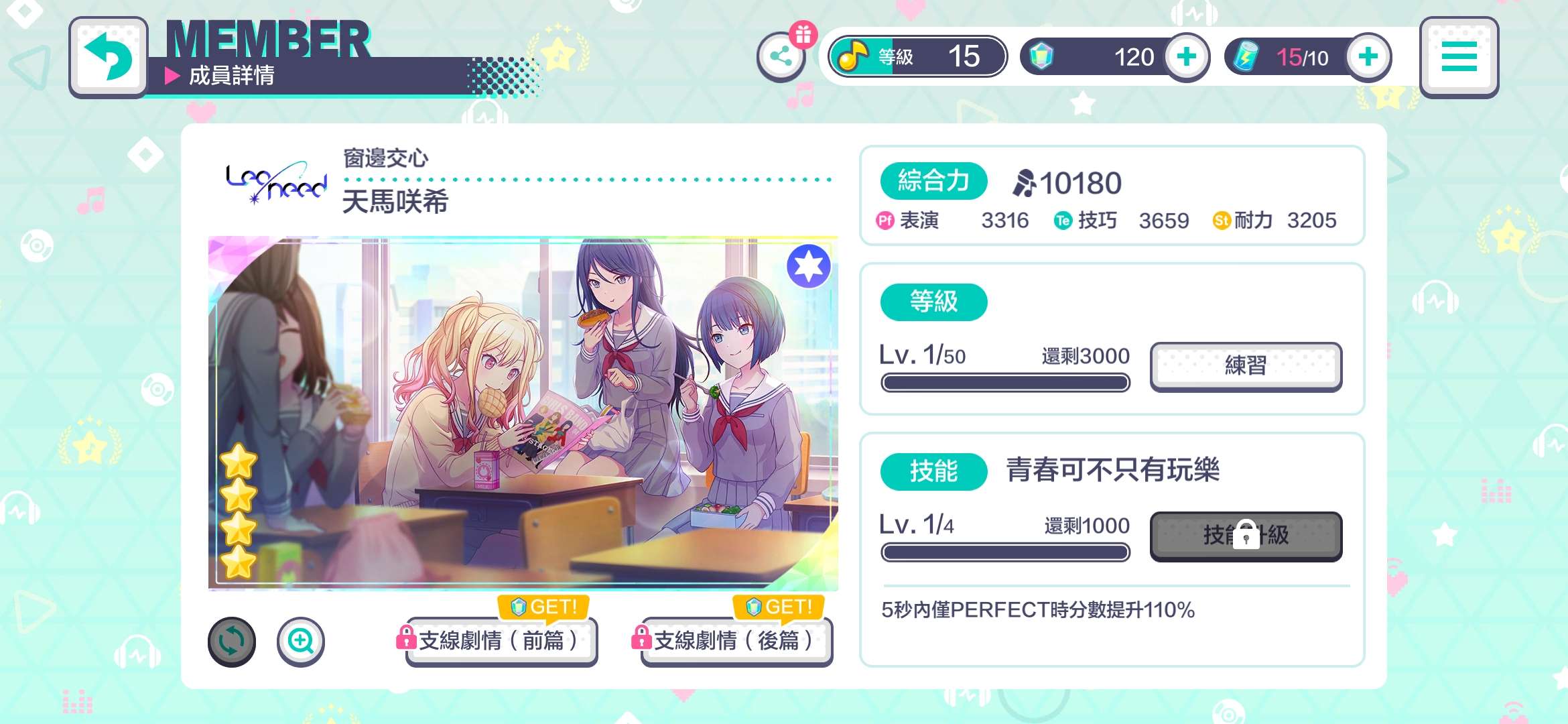Open currency top-up with the crystal plus button
Screen dimensions: 1568x724
[x=1186, y=56]
